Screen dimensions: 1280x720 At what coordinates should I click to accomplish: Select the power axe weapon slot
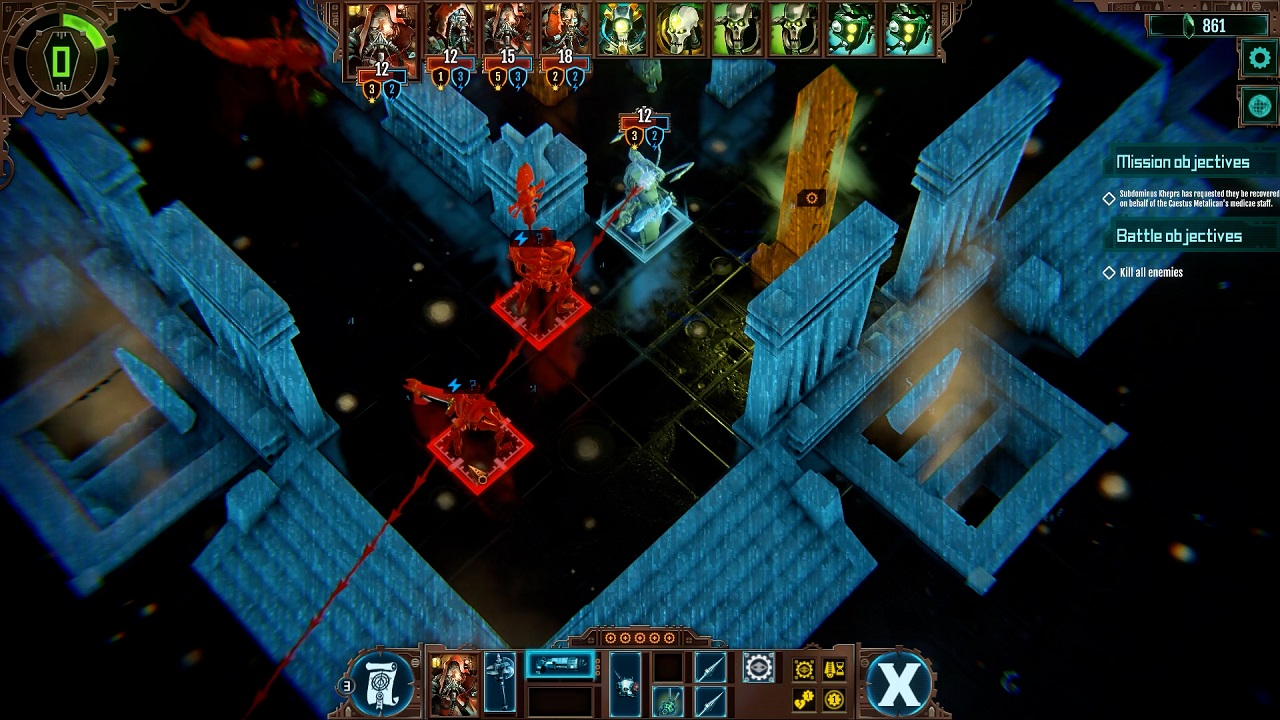(x=500, y=682)
